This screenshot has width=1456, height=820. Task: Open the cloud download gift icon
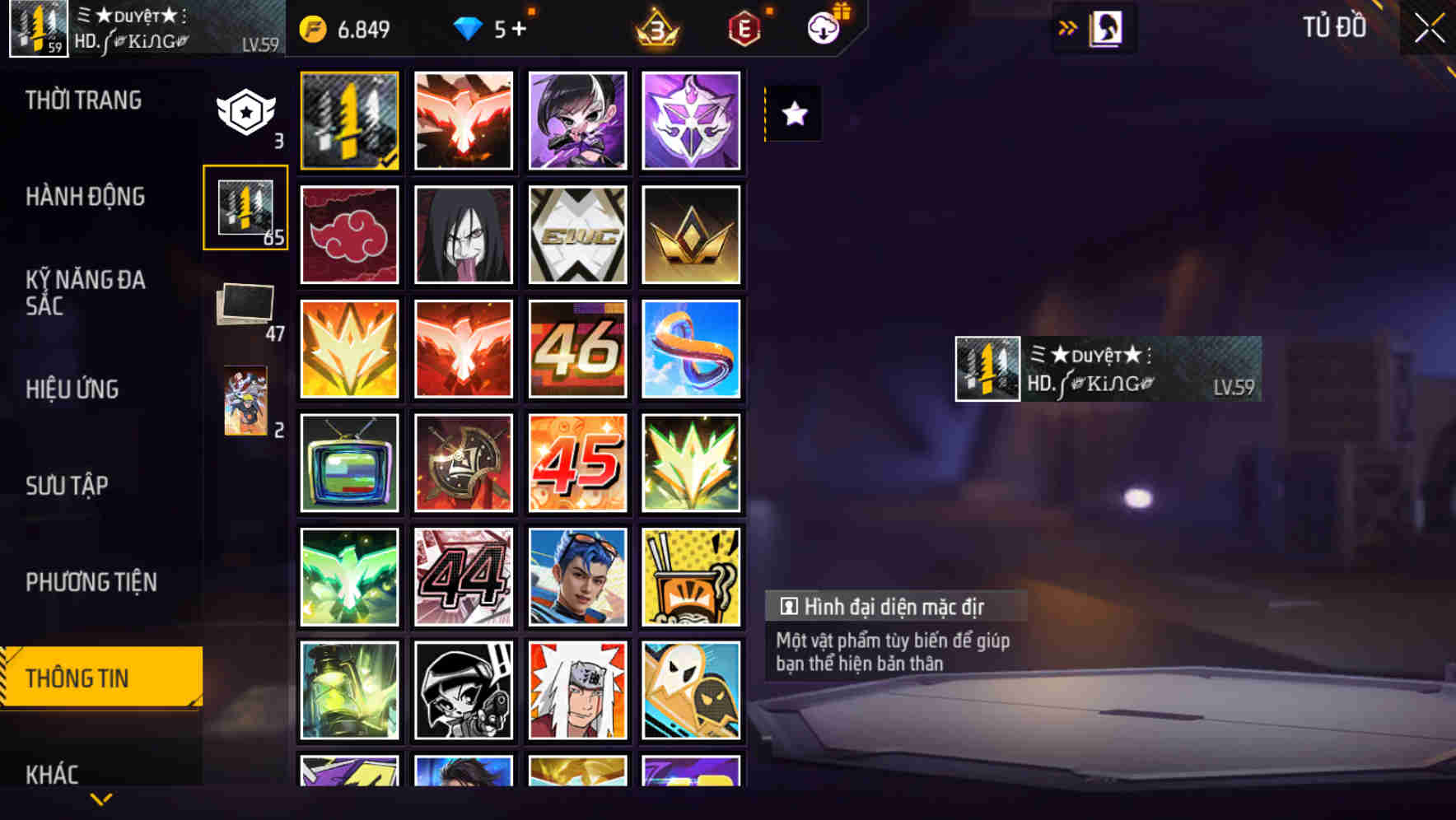coord(824,27)
